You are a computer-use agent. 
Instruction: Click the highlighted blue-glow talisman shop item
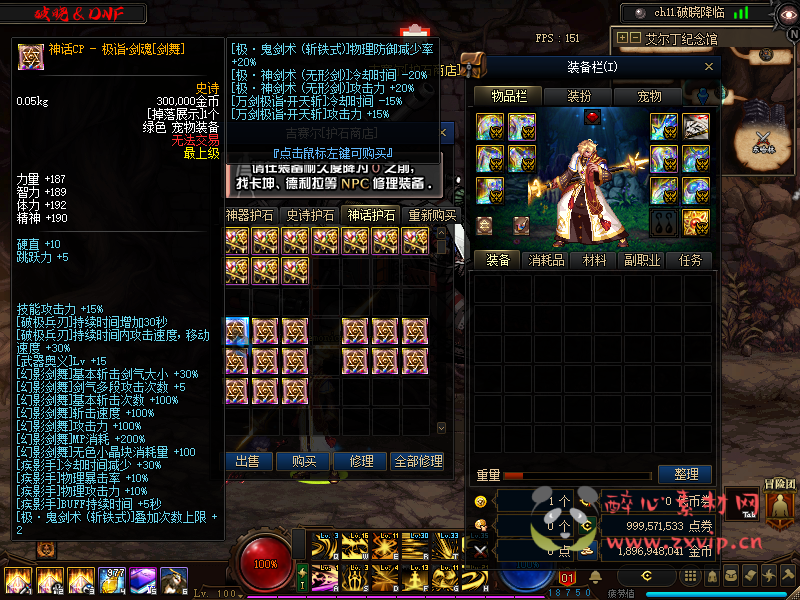pyautogui.click(x=237, y=330)
